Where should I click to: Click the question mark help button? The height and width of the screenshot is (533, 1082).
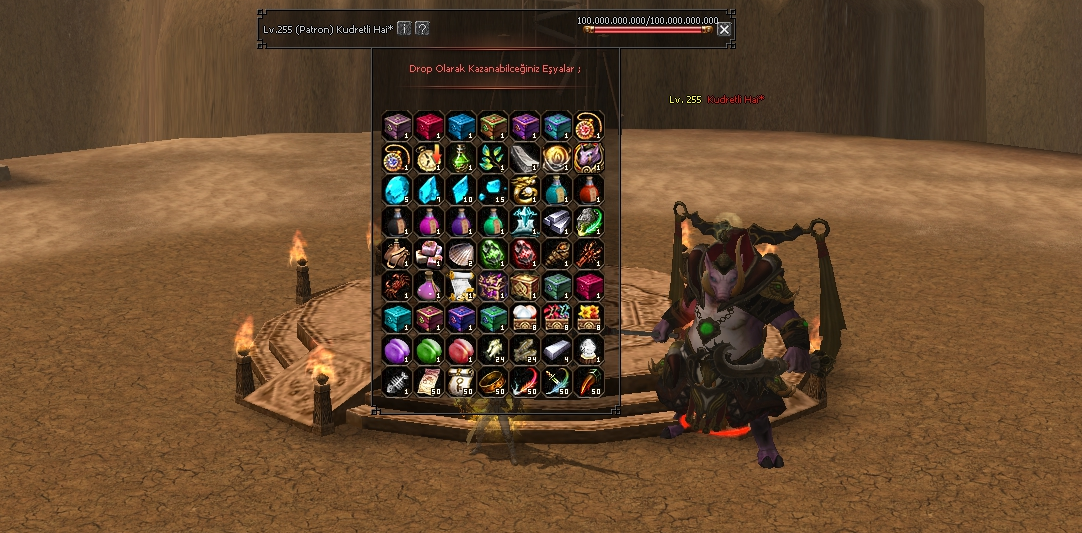[422, 28]
